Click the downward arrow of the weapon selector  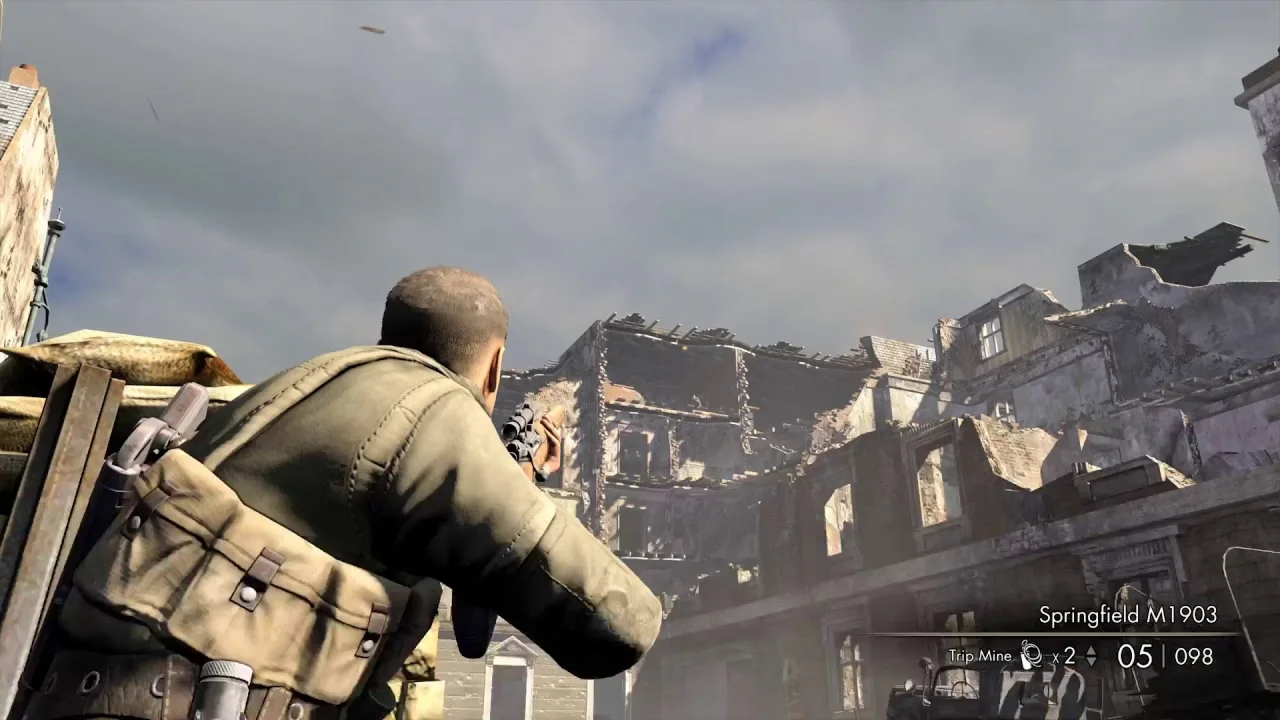click(x=1091, y=661)
